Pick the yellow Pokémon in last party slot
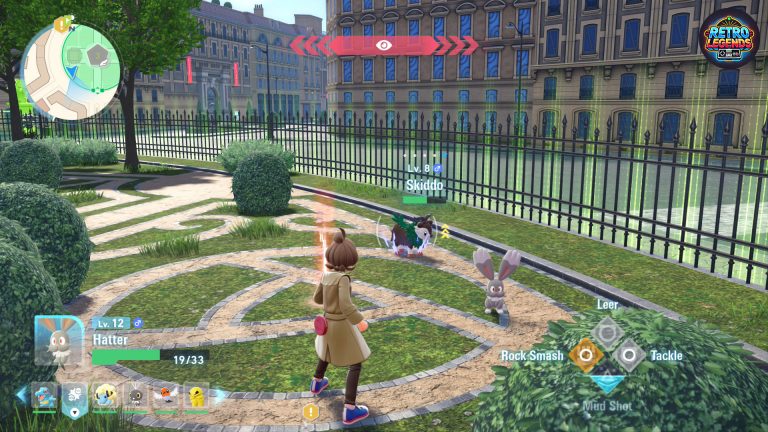Screen dimensions: 768x432 [196, 397]
